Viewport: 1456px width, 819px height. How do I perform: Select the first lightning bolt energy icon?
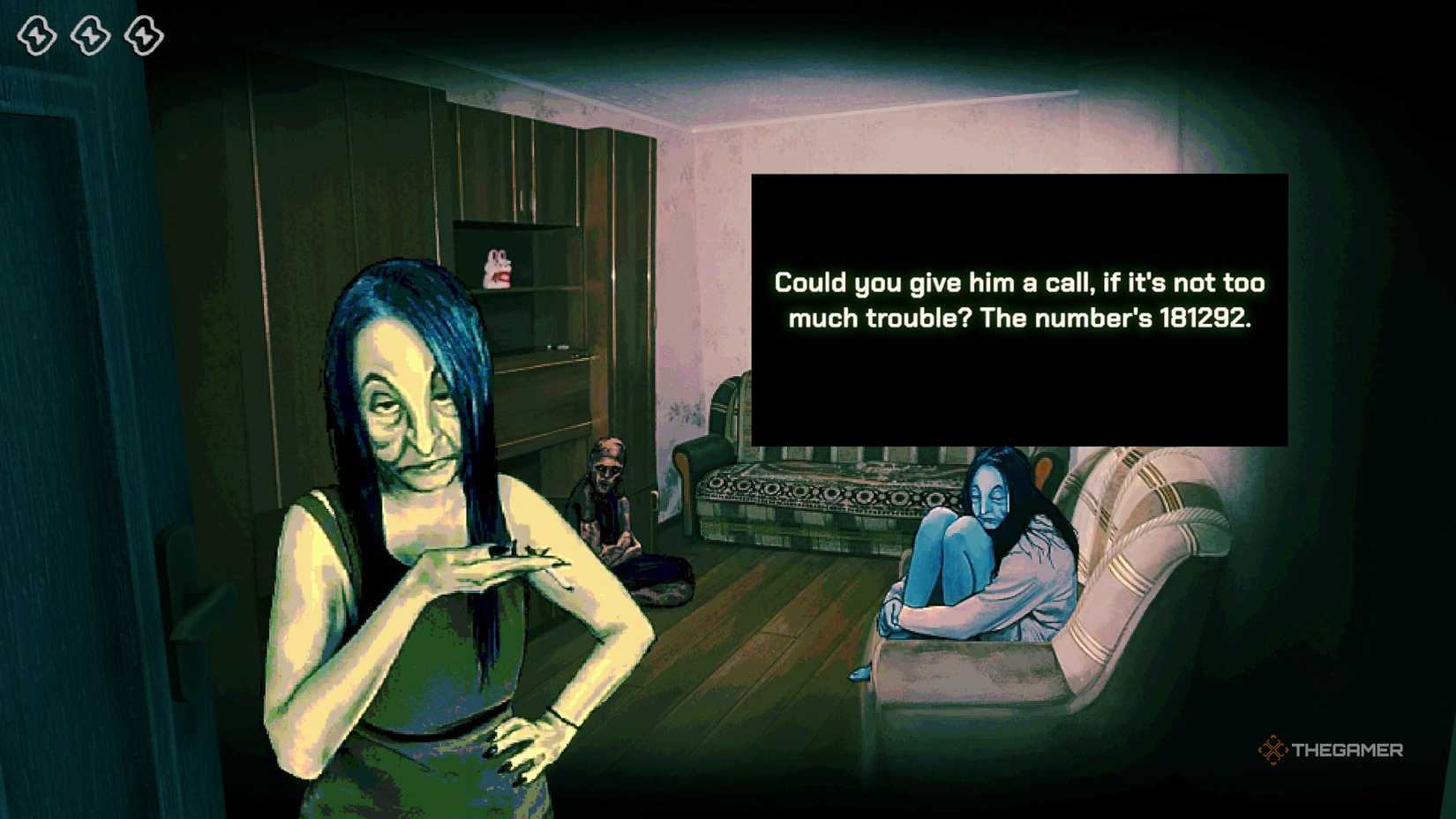click(x=37, y=34)
